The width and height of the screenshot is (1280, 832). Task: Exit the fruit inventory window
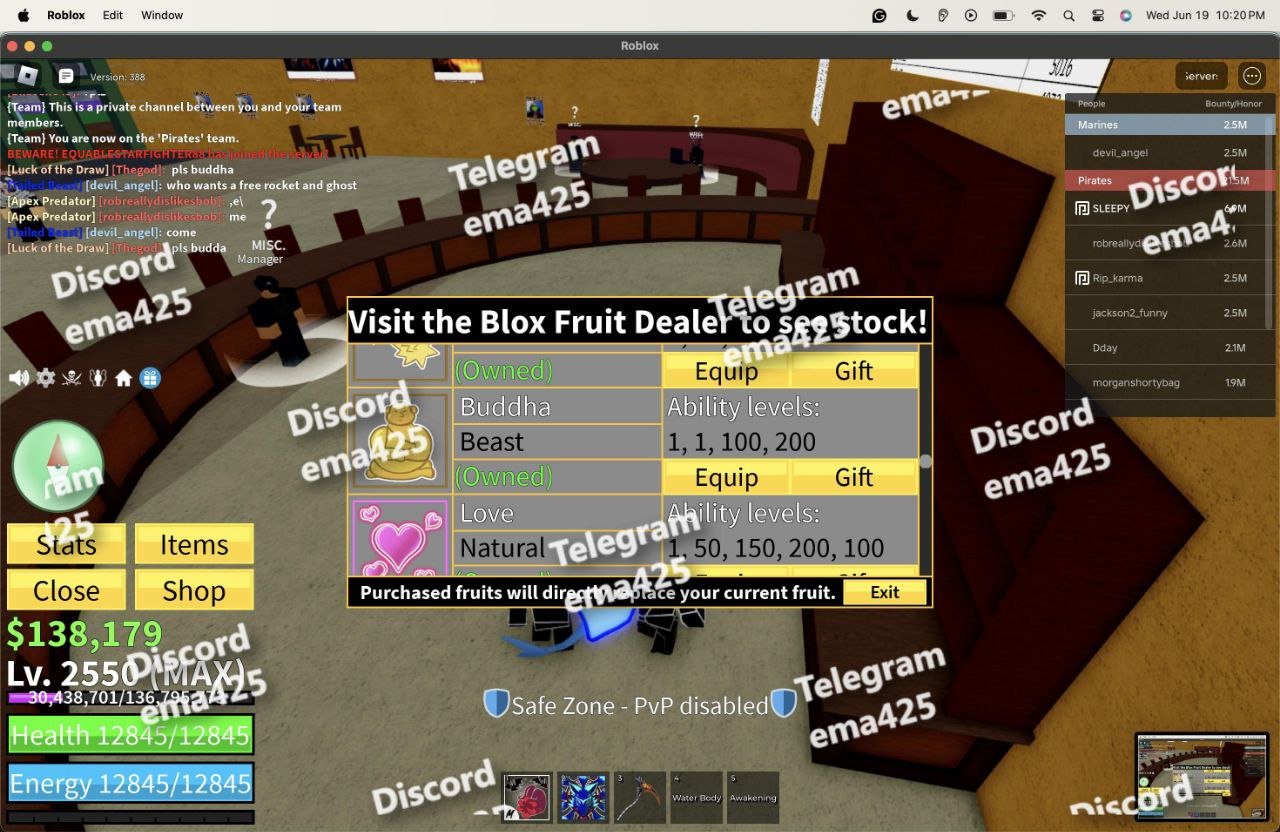(885, 592)
